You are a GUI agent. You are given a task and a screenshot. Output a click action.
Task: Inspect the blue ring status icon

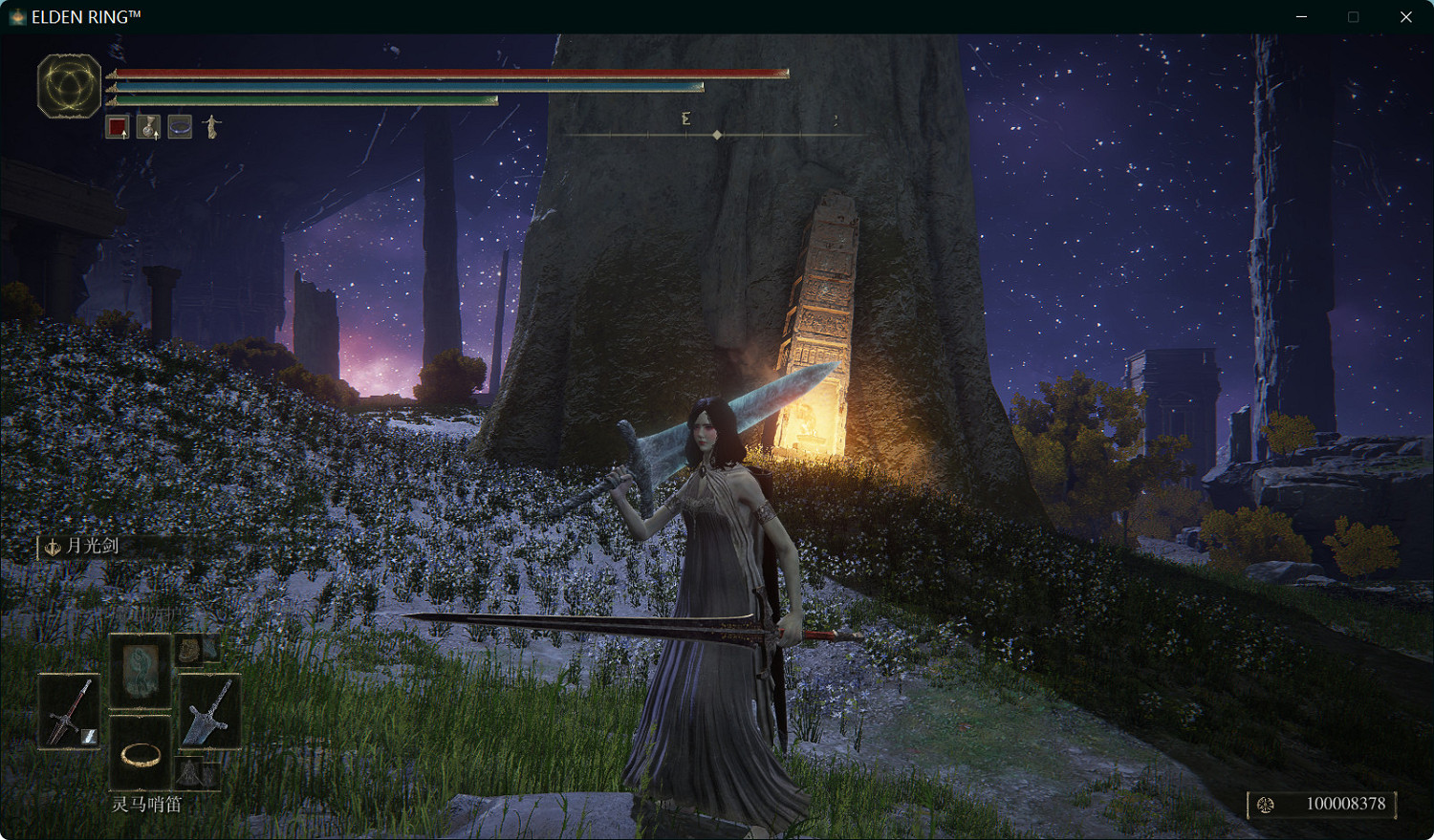(180, 127)
